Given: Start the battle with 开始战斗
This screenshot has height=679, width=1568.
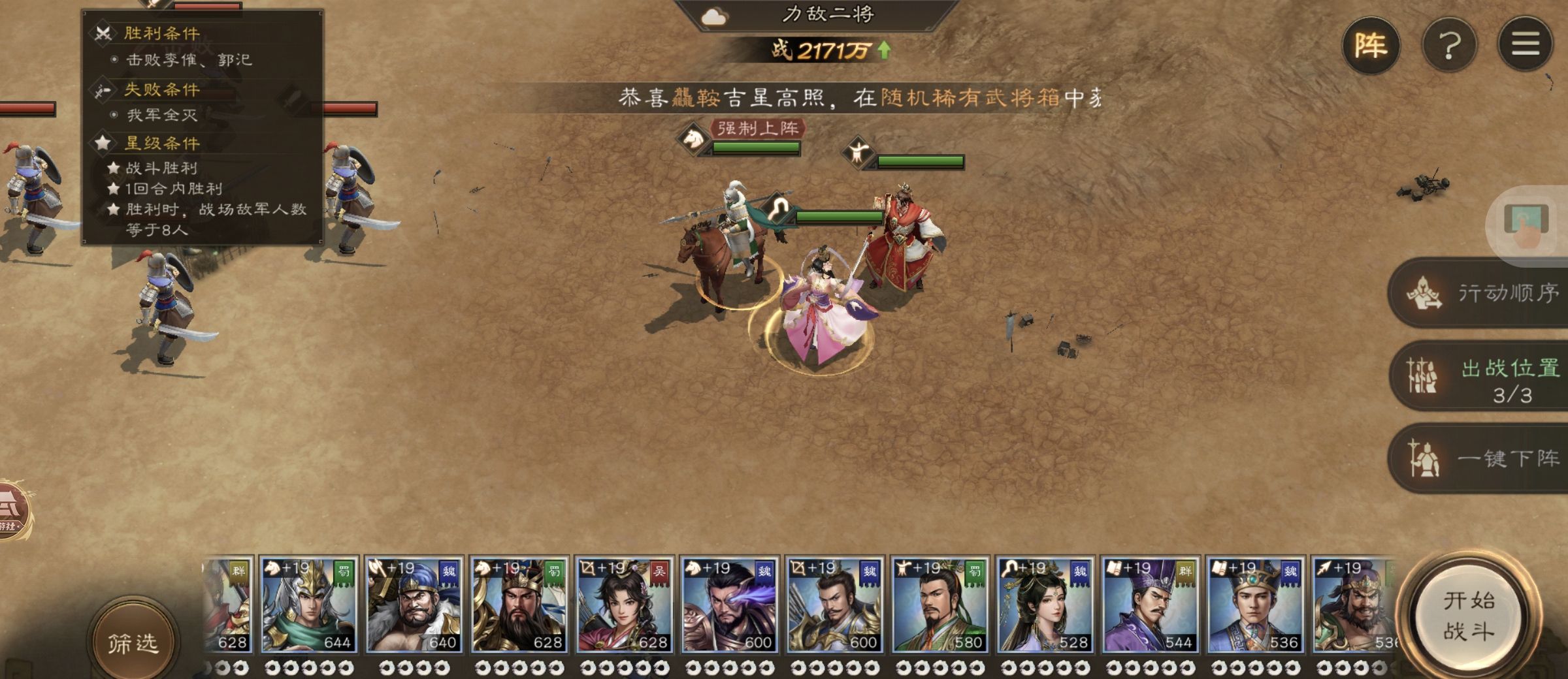Looking at the screenshot, I should click(x=1468, y=616).
